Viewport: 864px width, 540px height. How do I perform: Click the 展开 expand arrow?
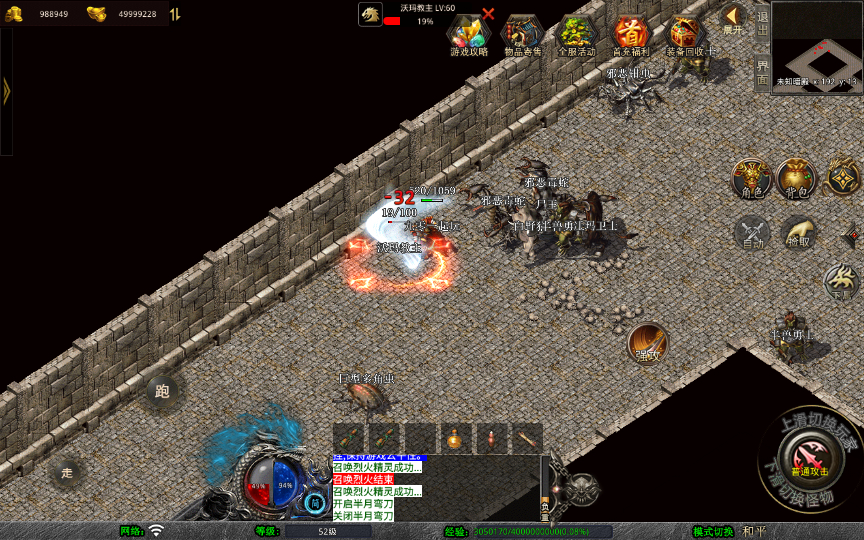tap(734, 18)
